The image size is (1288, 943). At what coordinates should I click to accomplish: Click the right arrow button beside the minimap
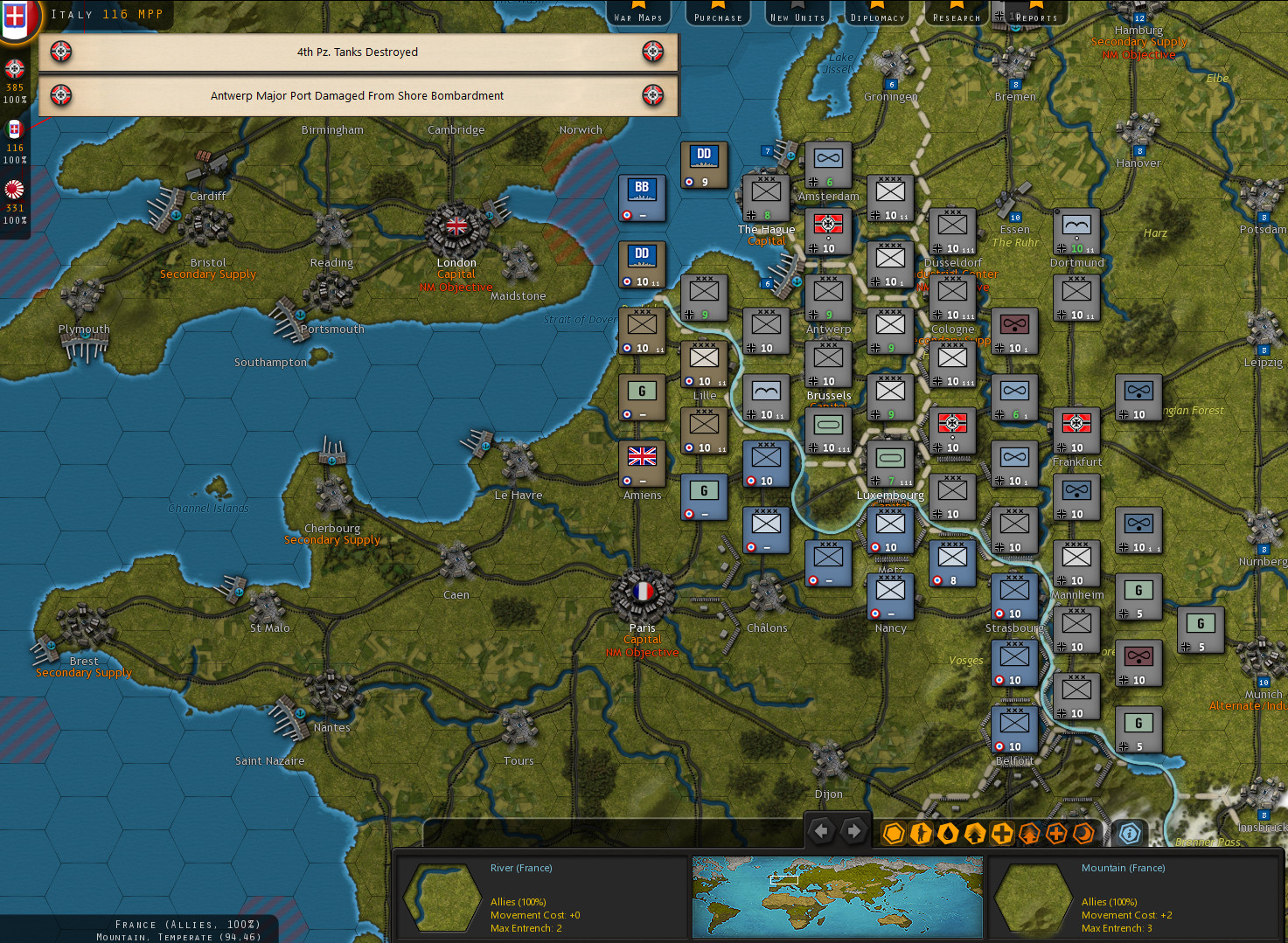coord(854,831)
